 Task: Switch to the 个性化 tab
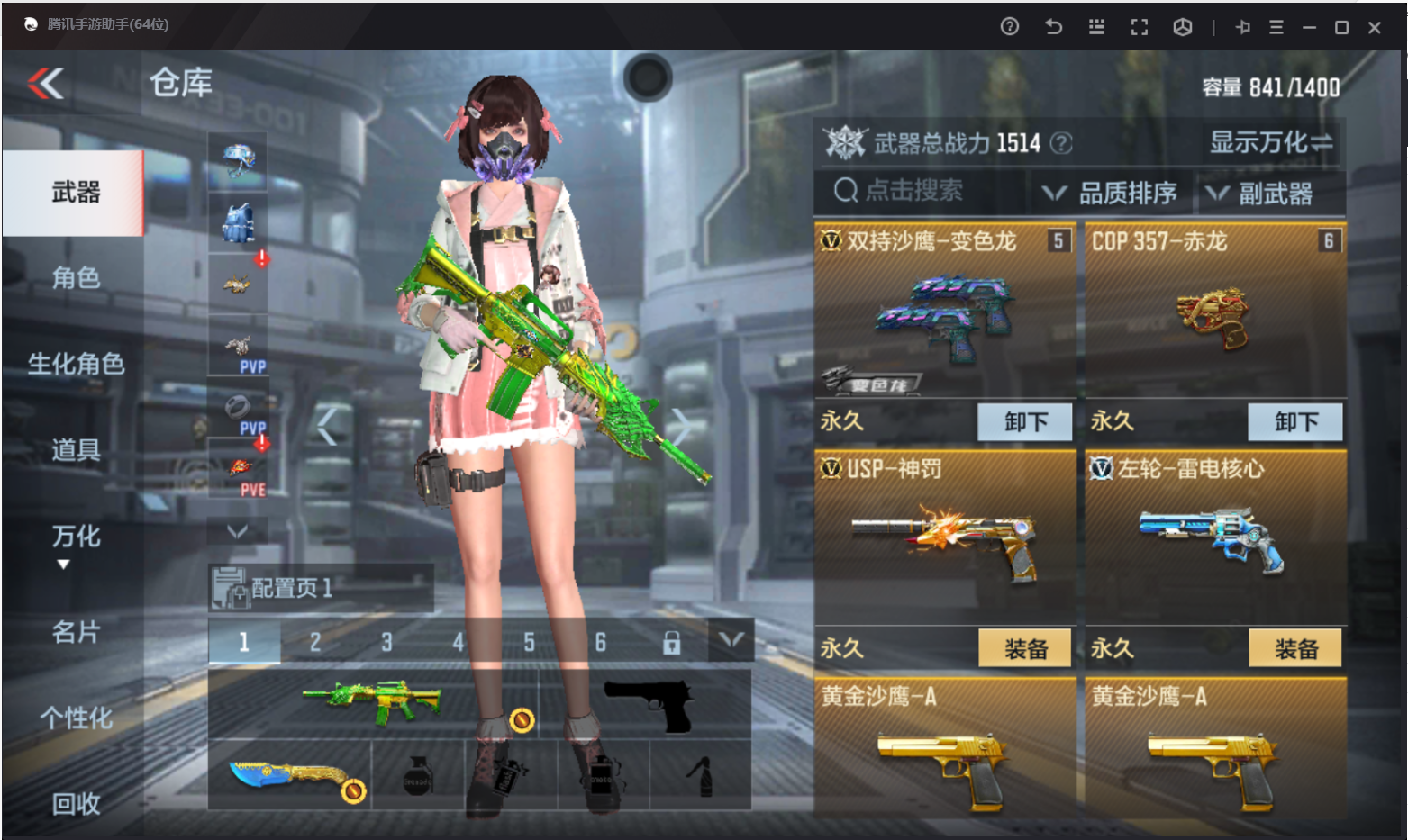pos(76,718)
